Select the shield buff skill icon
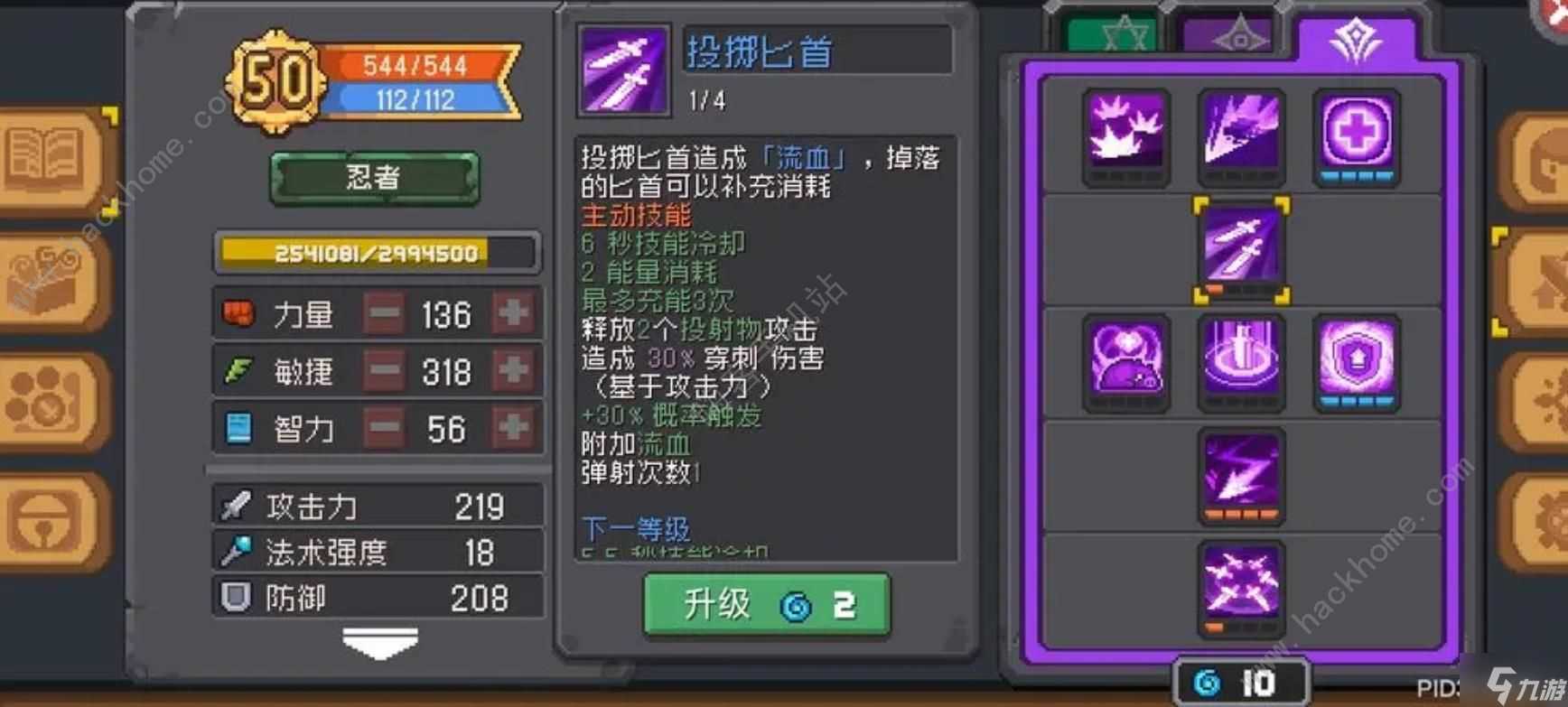 tap(1355, 361)
